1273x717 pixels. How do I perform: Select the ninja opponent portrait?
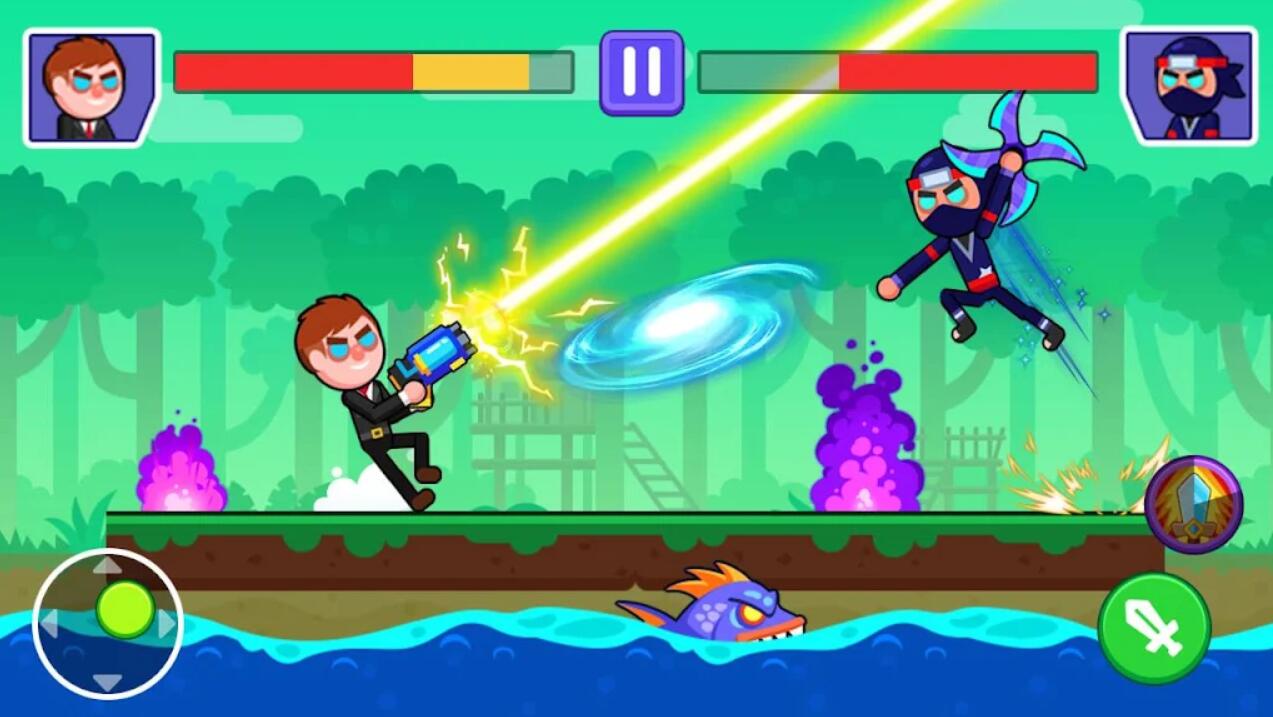pyautogui.click(x=1189, y=87)
